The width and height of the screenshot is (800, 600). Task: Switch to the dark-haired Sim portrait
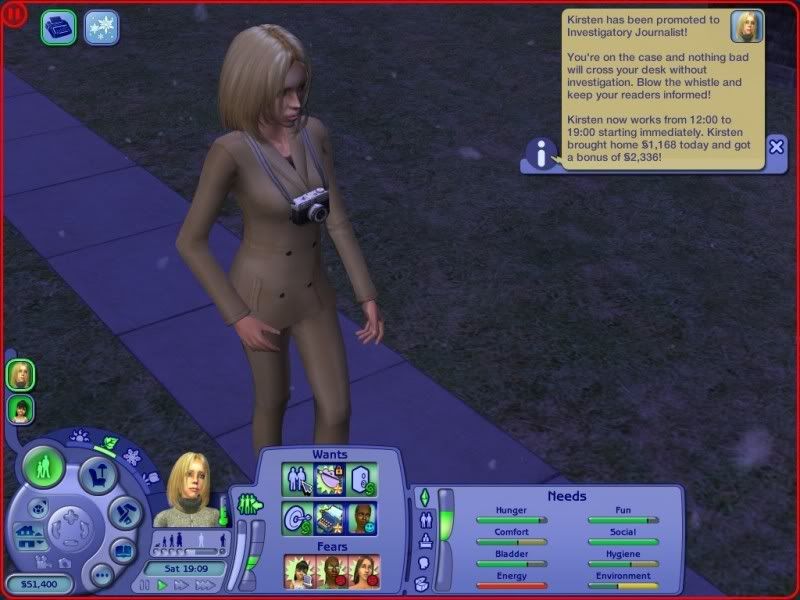pos(20,409)
